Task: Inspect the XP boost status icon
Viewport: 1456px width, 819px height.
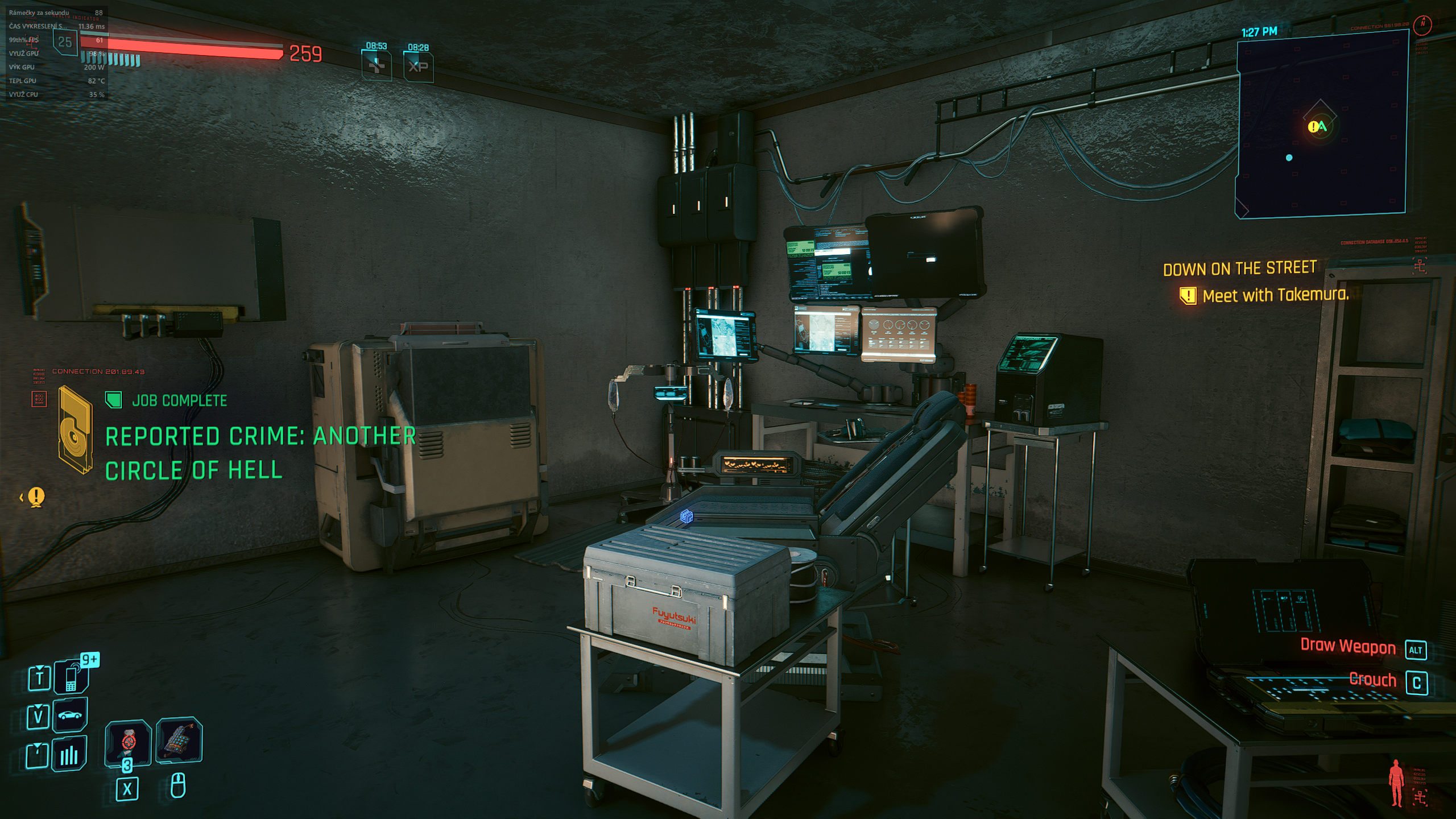Action: click(418, 67)
